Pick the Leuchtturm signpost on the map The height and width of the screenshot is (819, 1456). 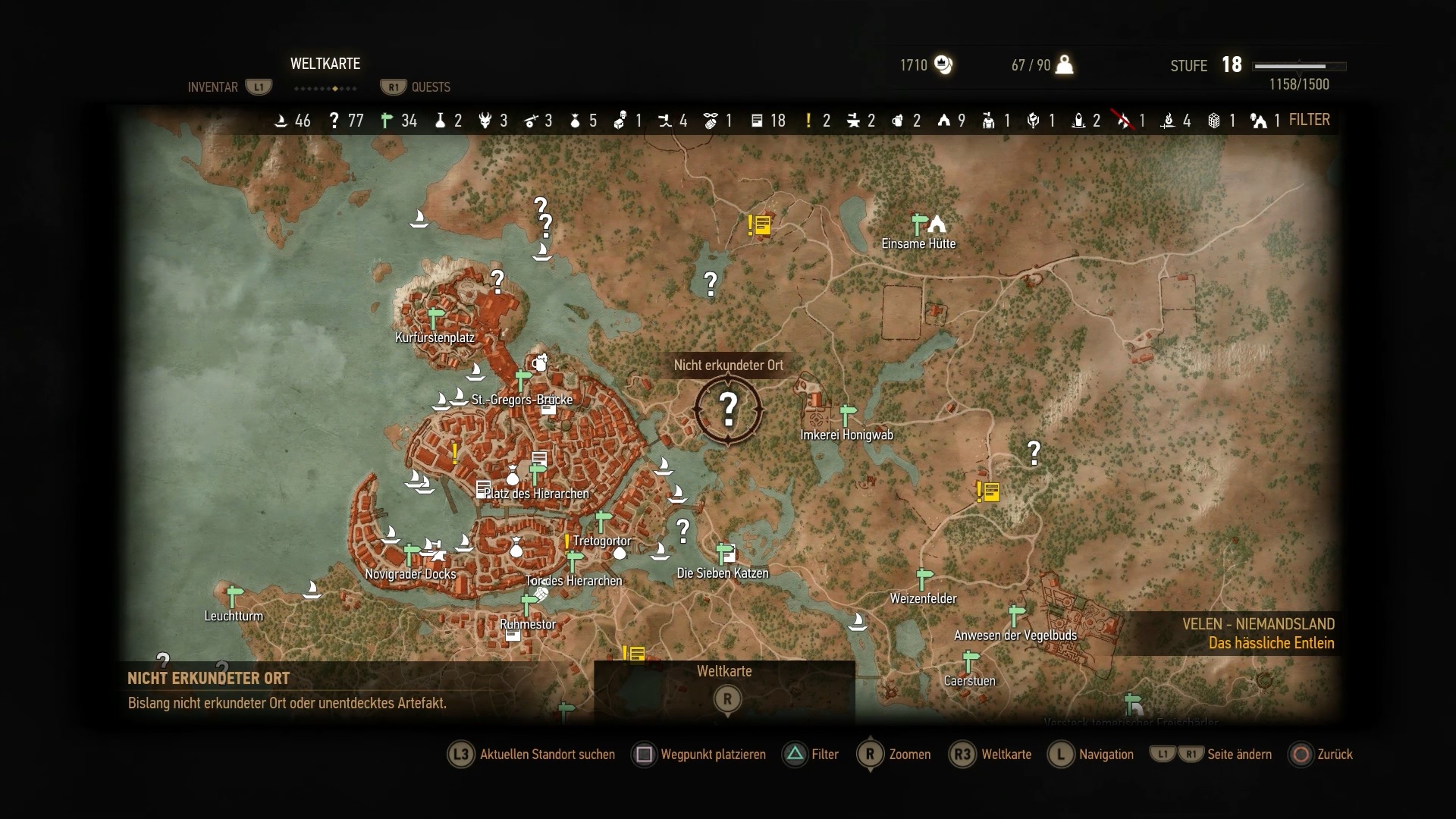[x=234, y=595]
